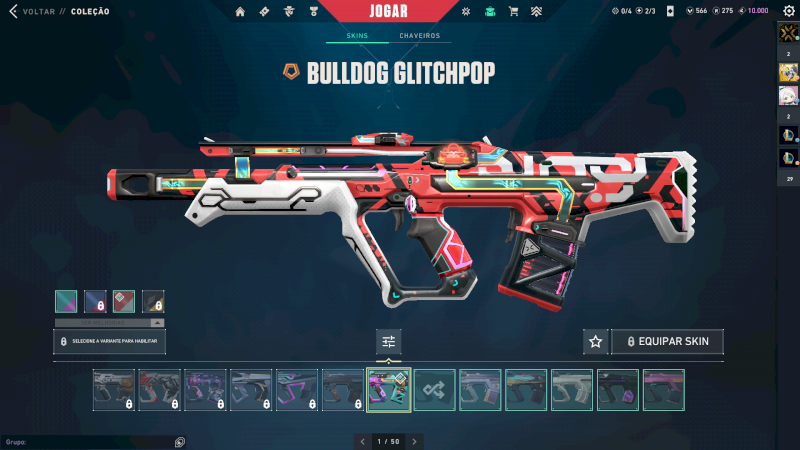This screenshot has width=800, height=450.
Task: Choose the red variant color swatch
Action: pyautogui.click(x=123, y=301)
